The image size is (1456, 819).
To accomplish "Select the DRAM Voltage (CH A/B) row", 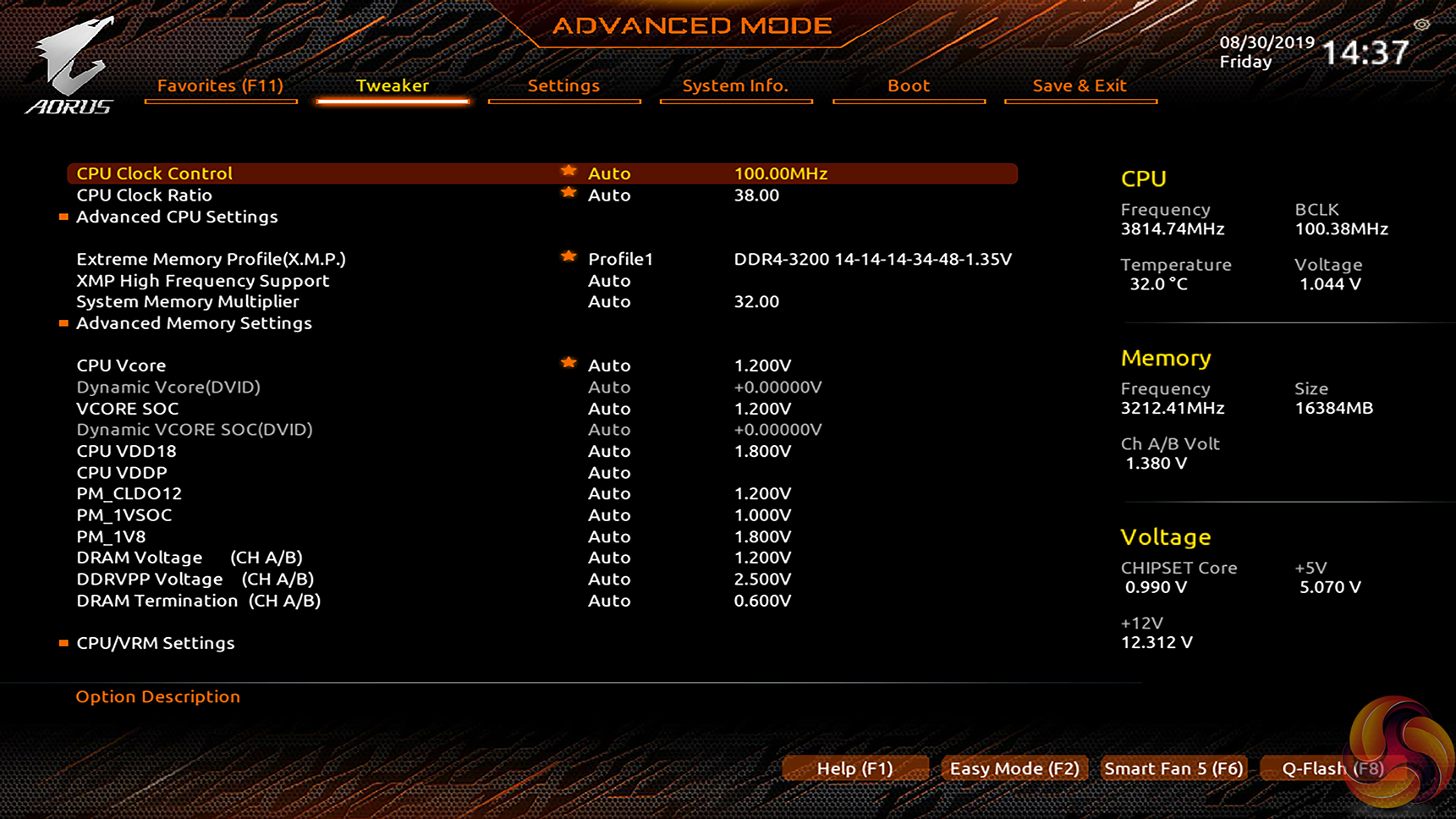I will (x=190, y=558).
